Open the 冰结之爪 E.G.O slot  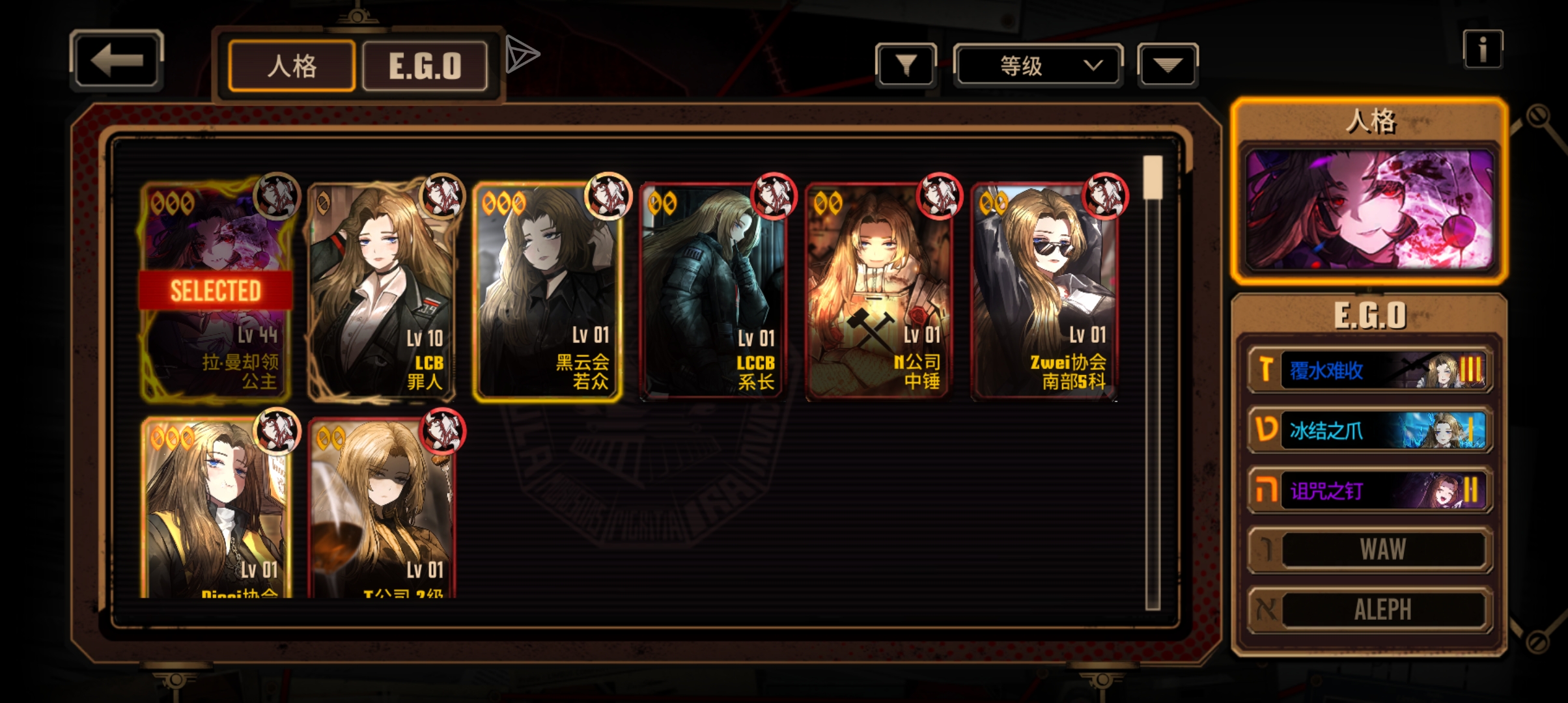coord(1370,430)
